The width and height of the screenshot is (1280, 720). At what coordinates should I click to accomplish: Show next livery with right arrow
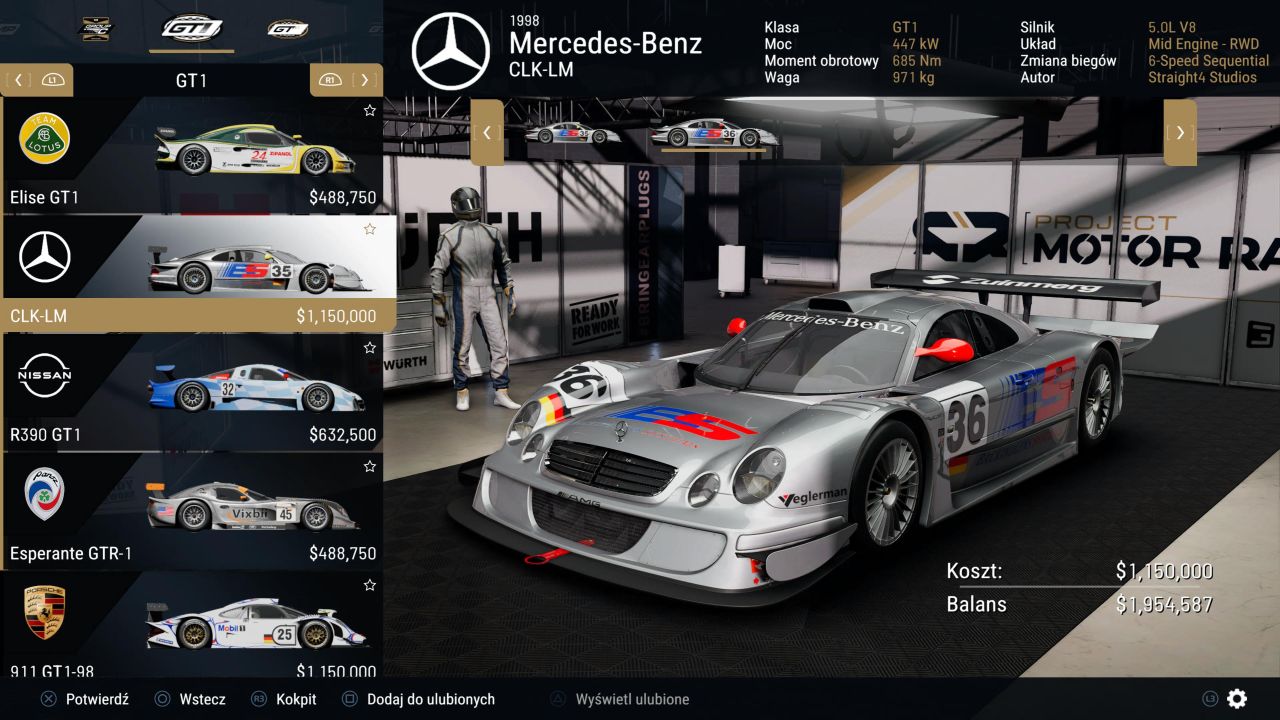[1180, 132]
